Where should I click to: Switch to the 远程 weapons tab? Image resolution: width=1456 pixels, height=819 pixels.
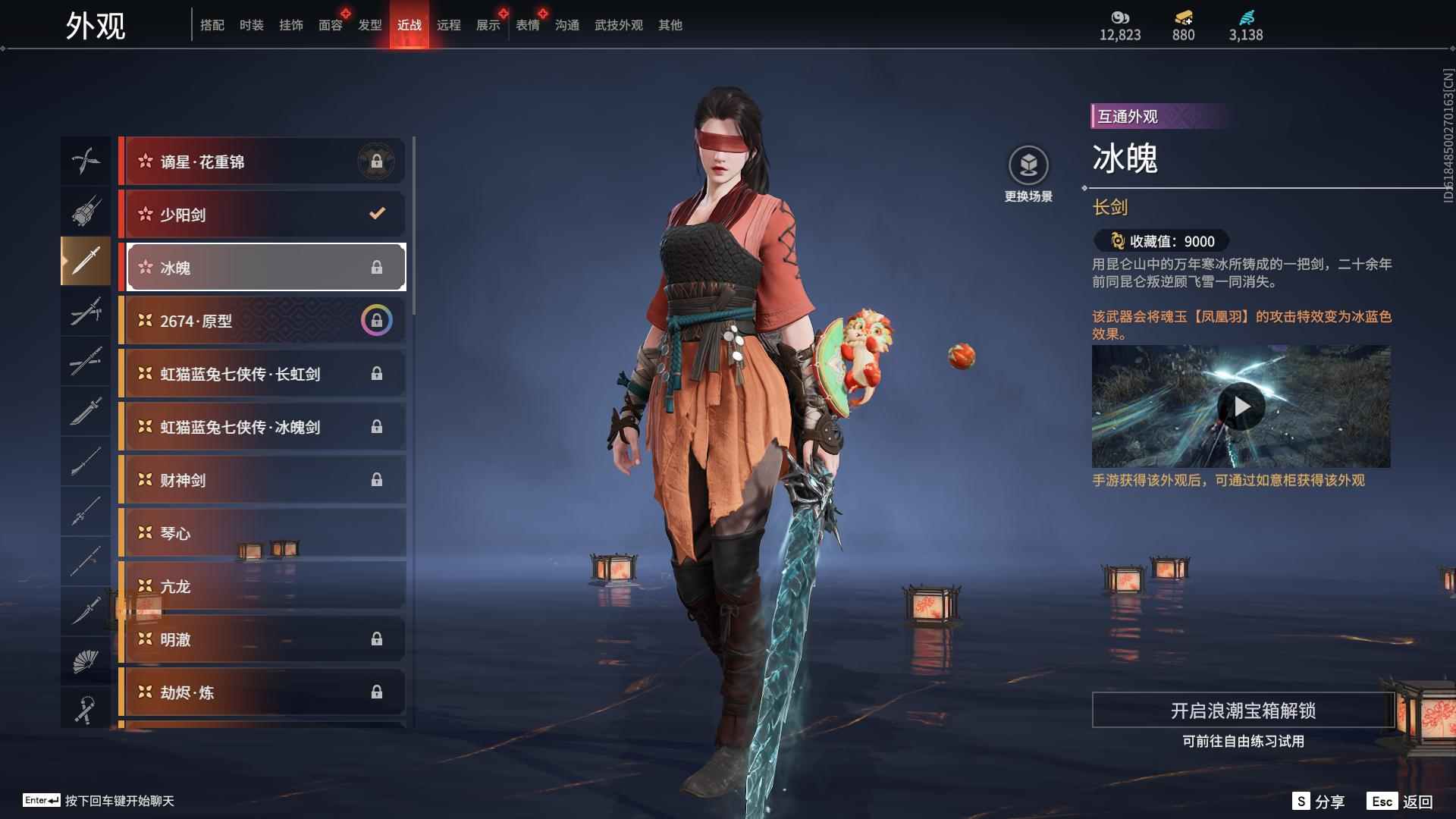448,25
